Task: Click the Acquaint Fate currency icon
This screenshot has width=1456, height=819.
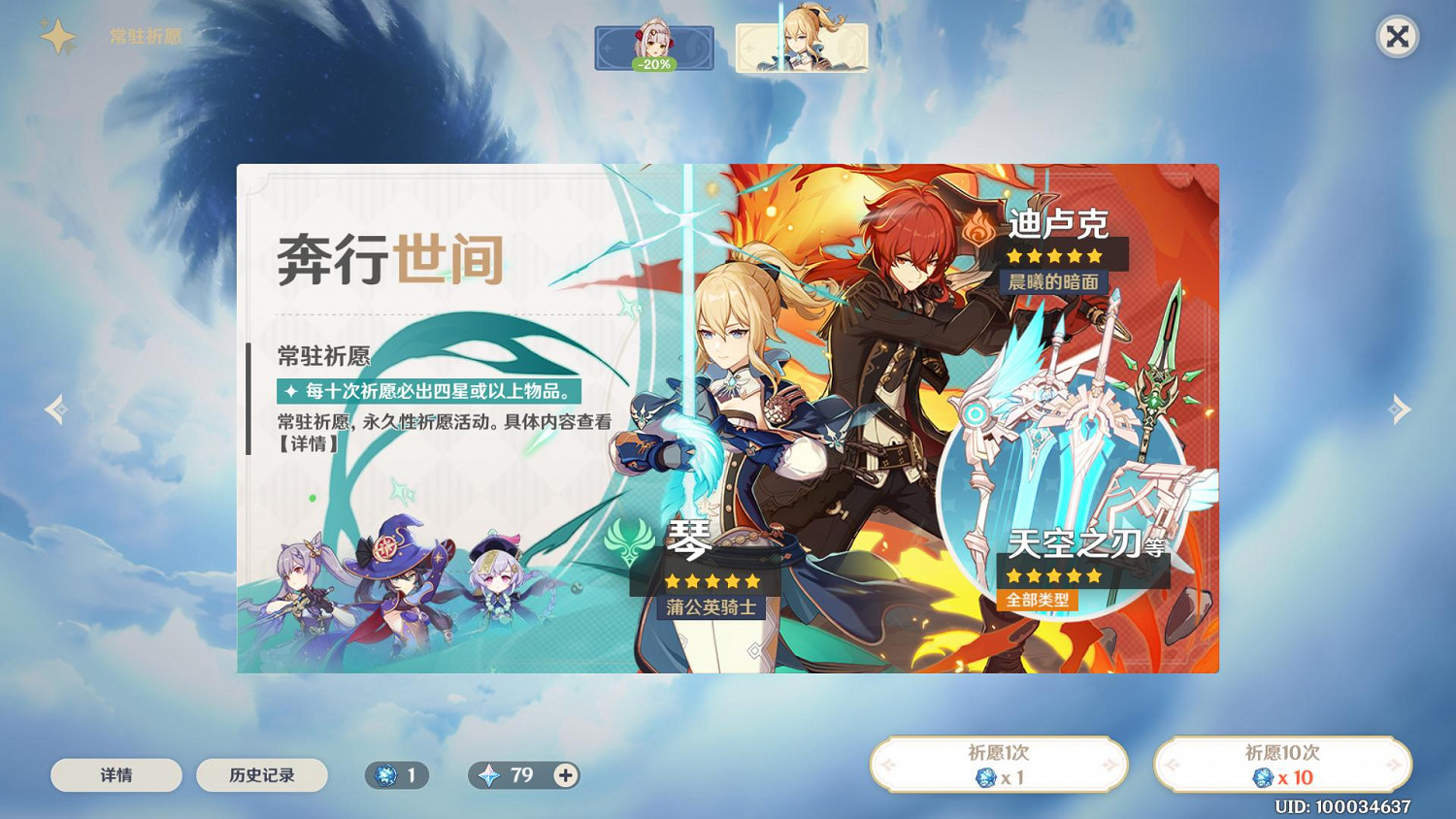Action: [387, 775]
